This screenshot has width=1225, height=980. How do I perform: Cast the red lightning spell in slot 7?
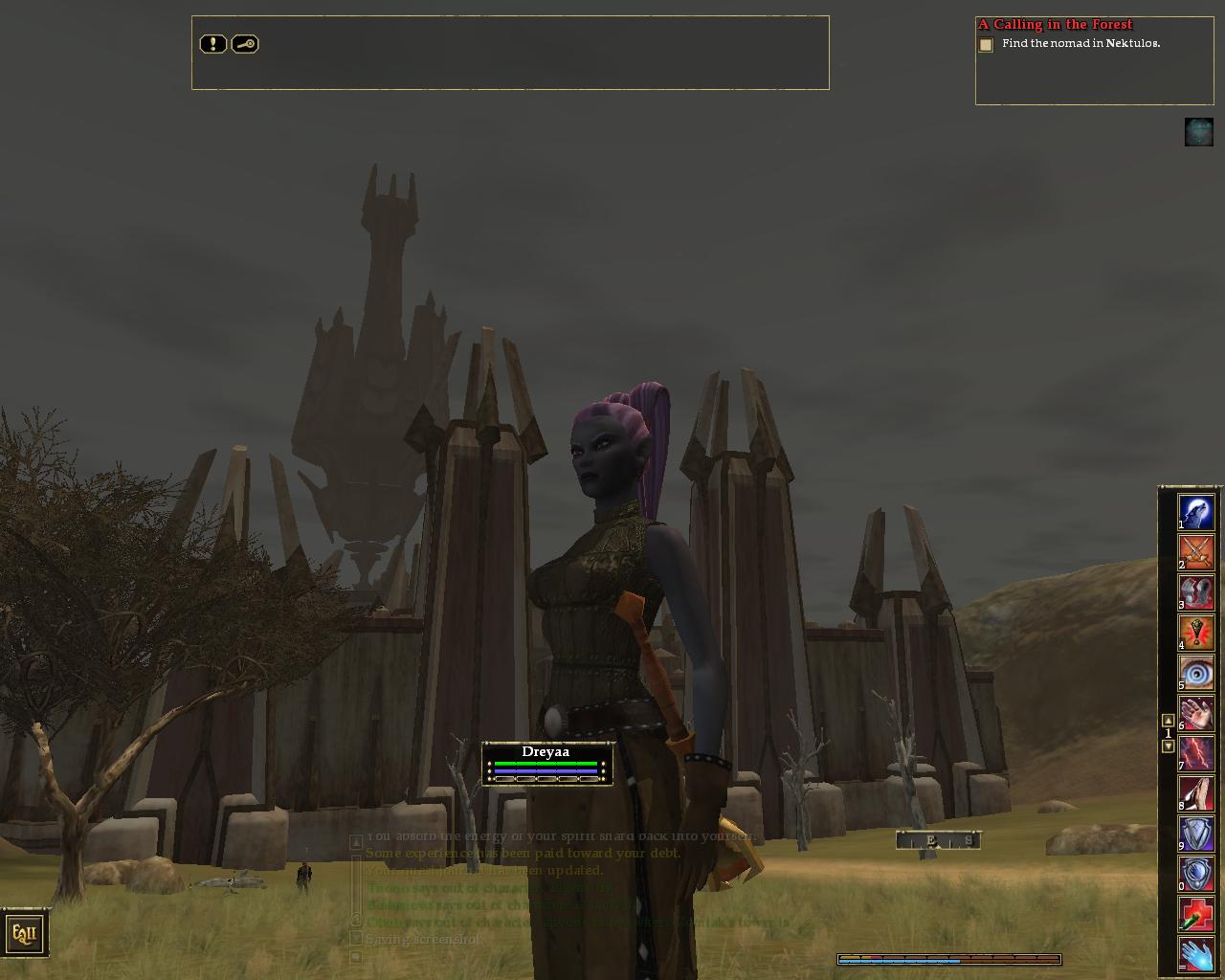click(x=1195, y=753)
